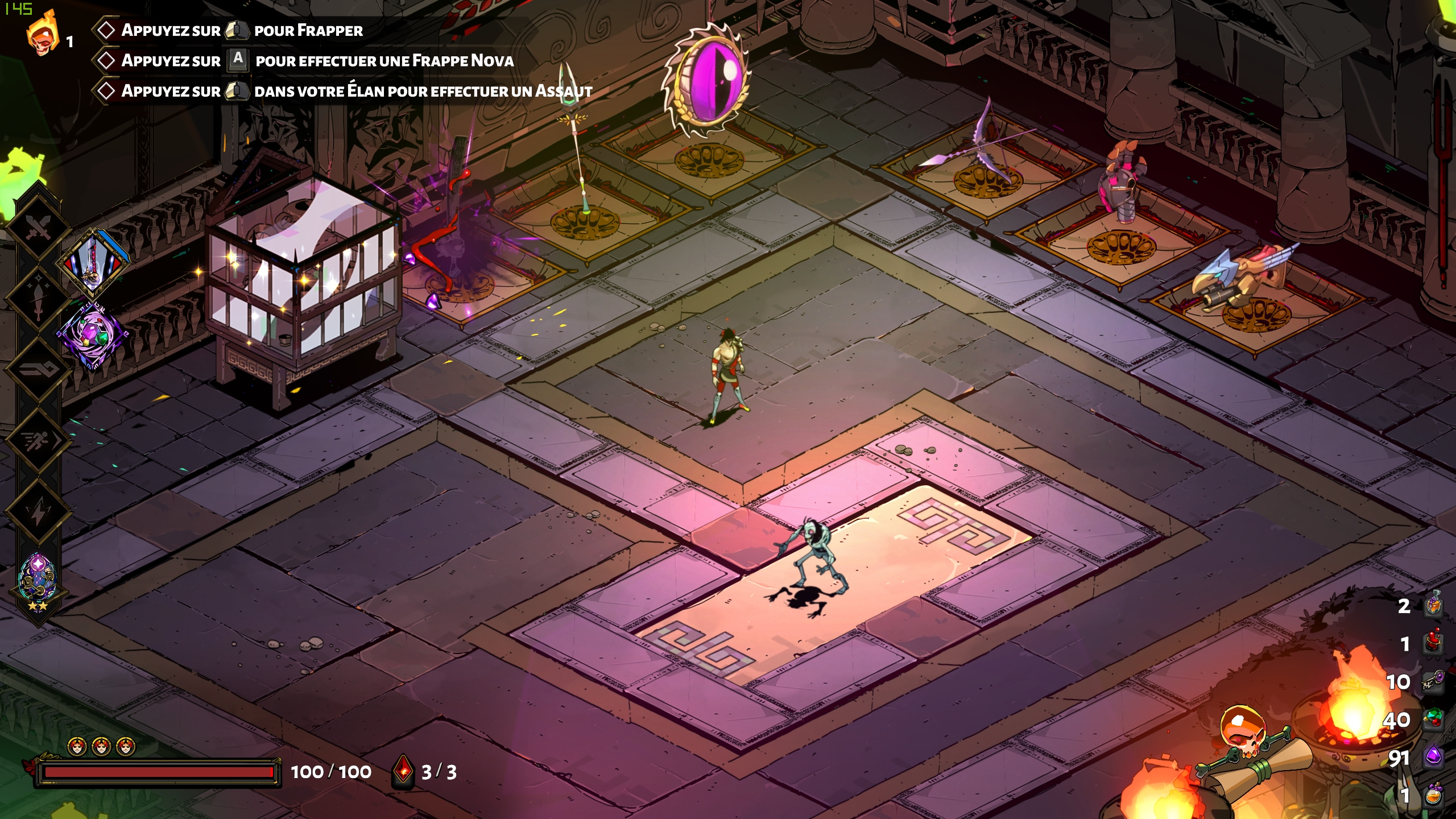Click the purple Darkness crystal icon
This screenshot has width=1456, height=819.
[x=1434, y=758]
